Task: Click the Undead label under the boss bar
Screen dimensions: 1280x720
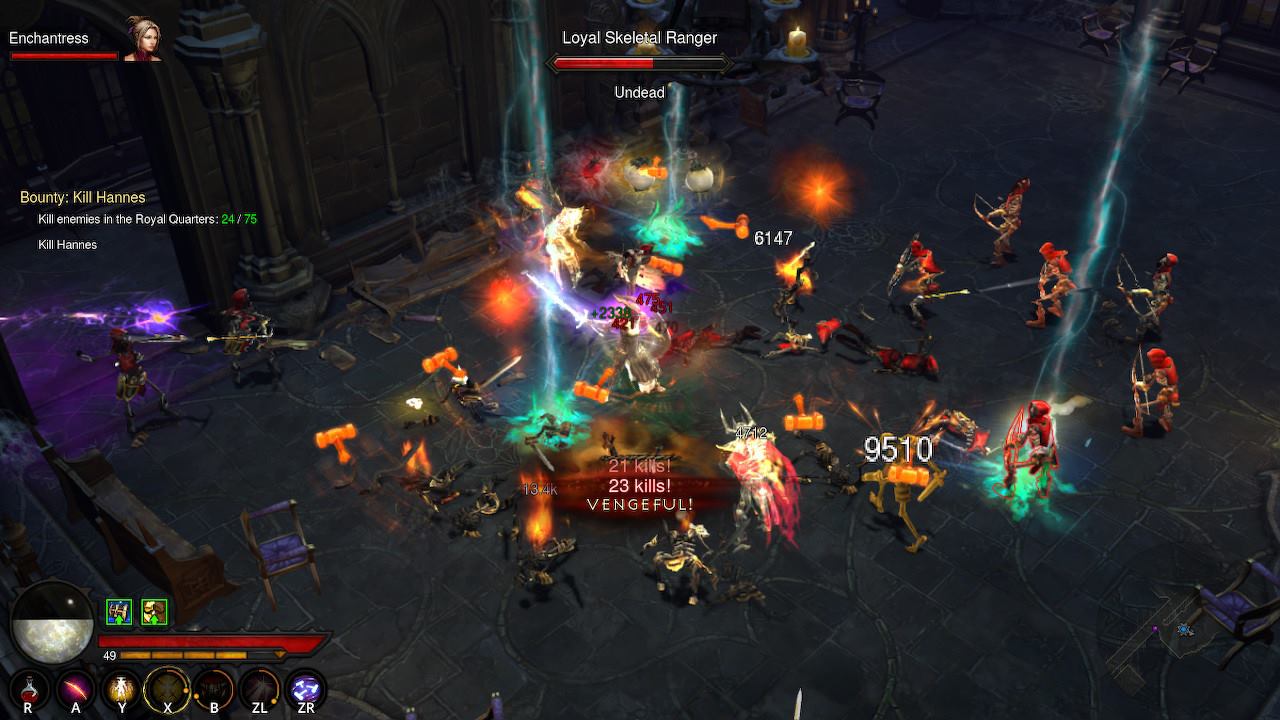Action: click(x=638, y=91)
